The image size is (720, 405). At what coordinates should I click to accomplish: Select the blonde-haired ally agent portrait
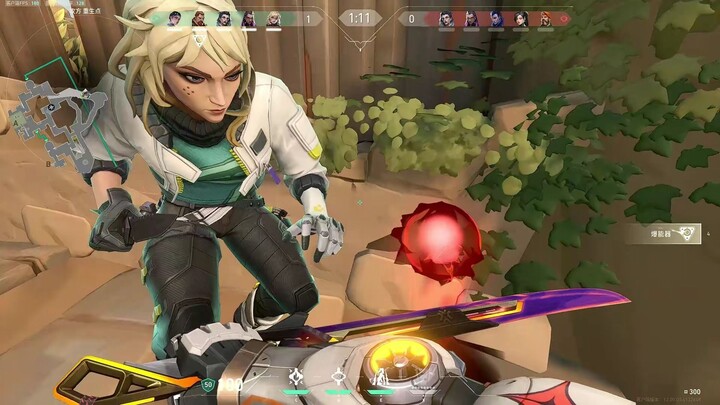(273, 18)
